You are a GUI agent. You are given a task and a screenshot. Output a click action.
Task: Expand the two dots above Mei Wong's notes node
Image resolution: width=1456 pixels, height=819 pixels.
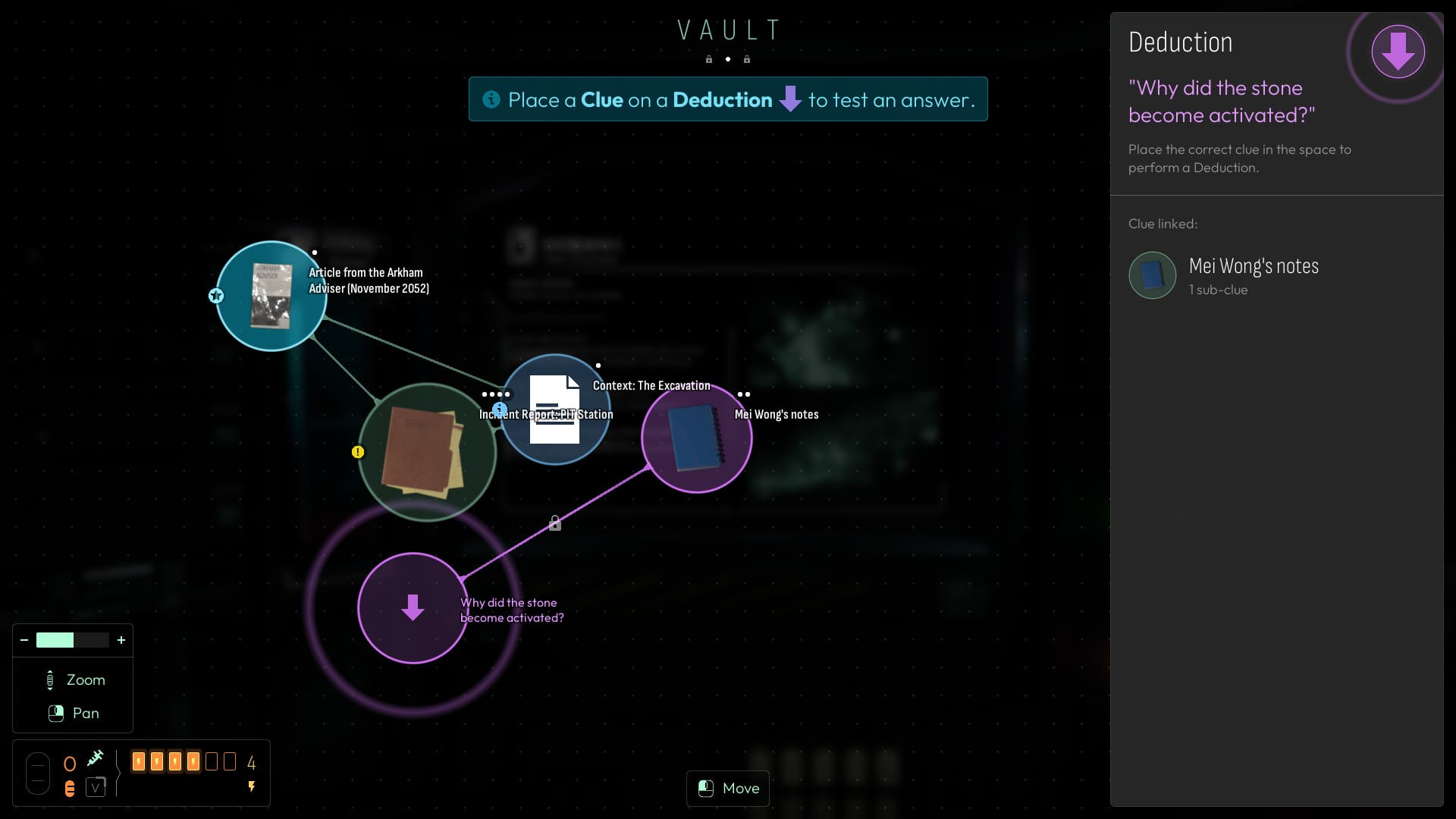click(x=743, y=394)
